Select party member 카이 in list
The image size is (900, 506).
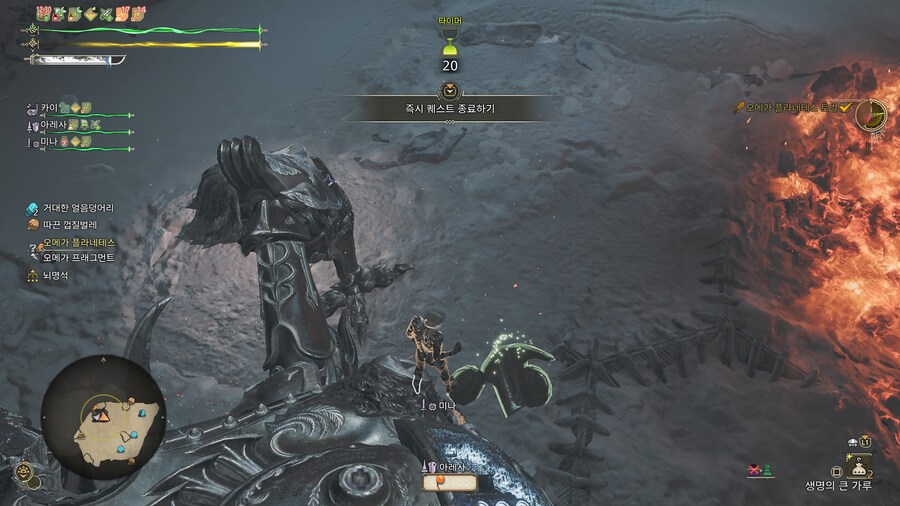(x=48, y=107)
